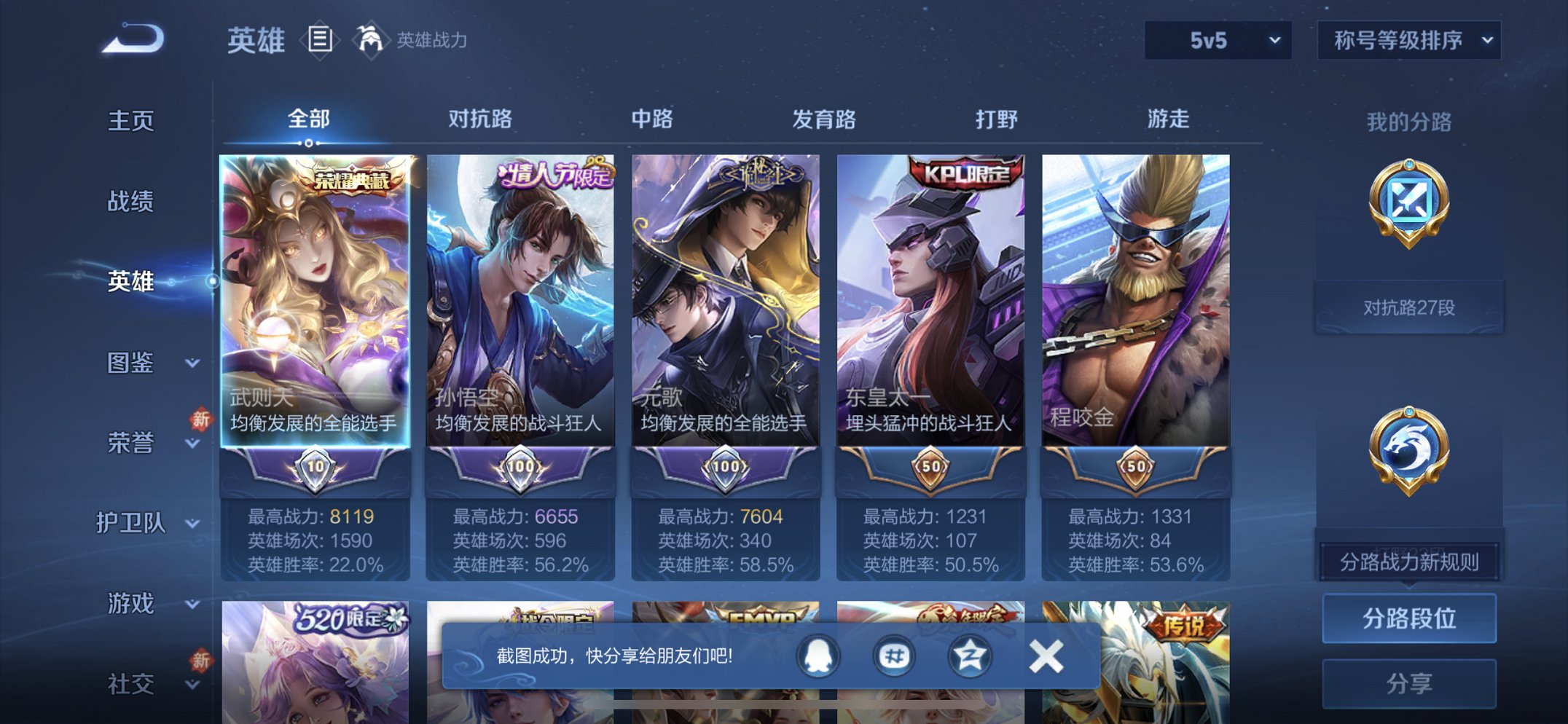Share screenshot to QQ friends
Screen dimensions: 1568x724
(x=817, y=654)
